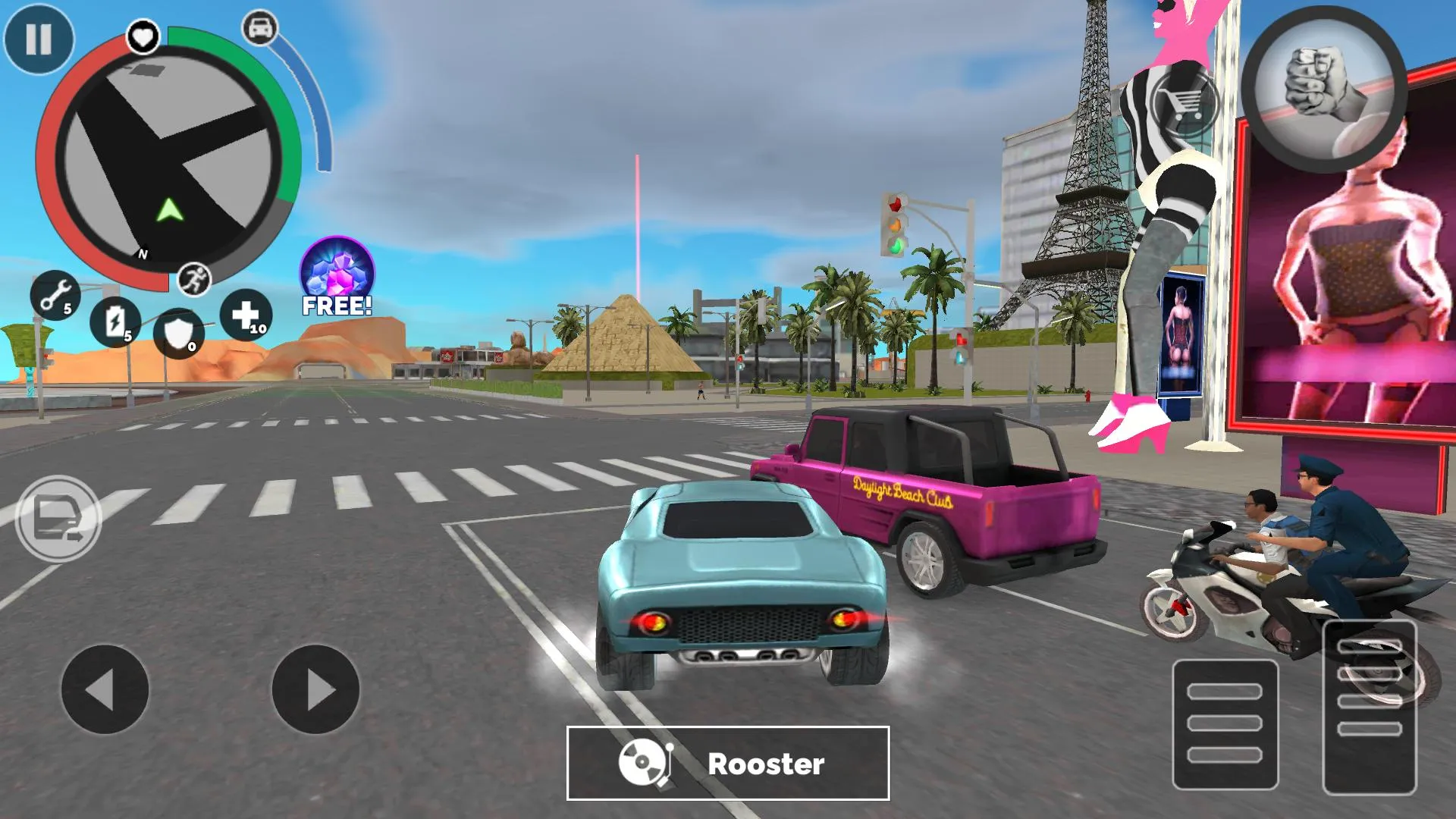Viewport: 1456px width, 819px height.
Task: Open the shopping-cart store on the billboard
Action: [x=1185, y=102]
